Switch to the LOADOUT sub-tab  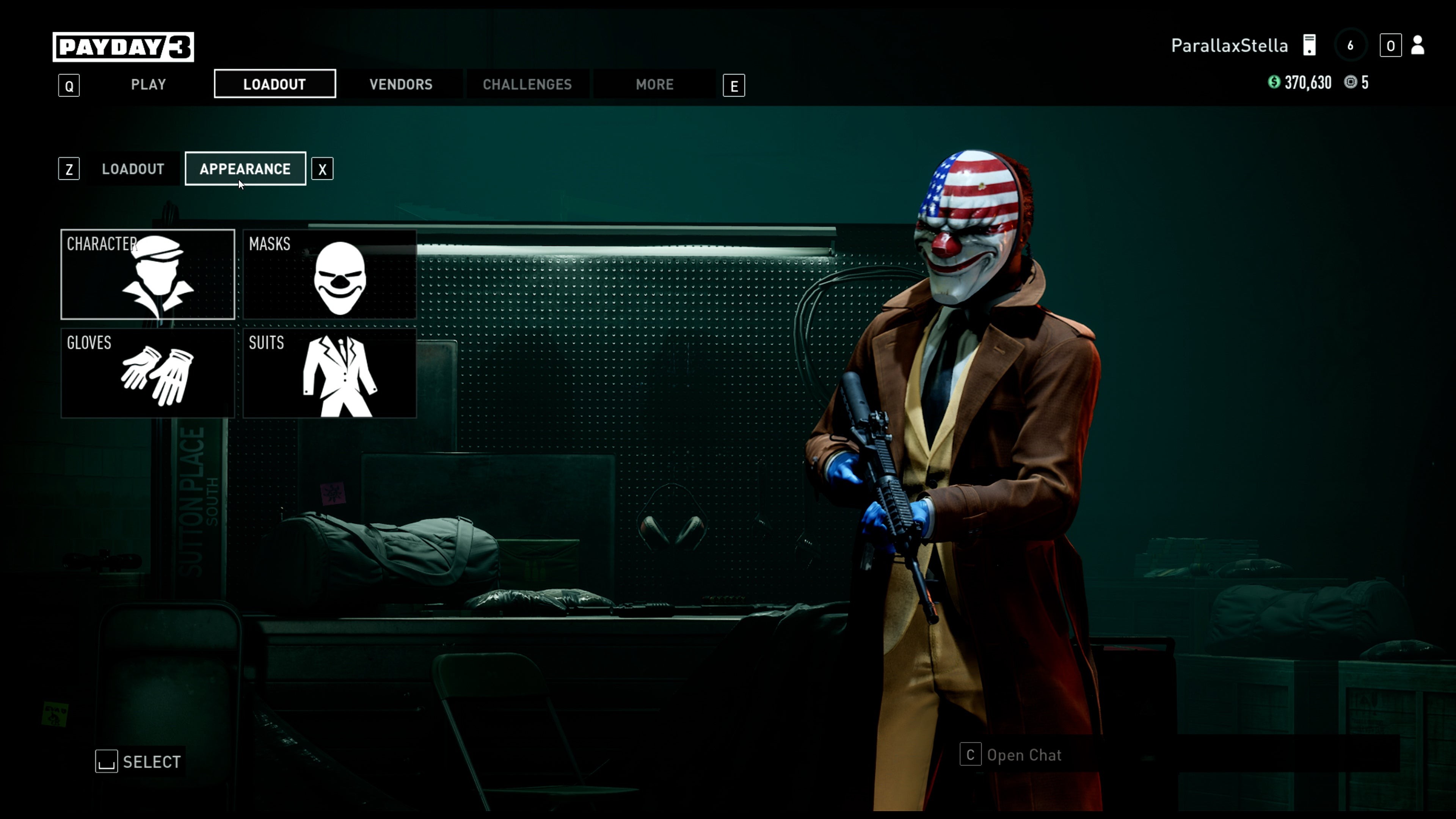(x=132, y=168)
